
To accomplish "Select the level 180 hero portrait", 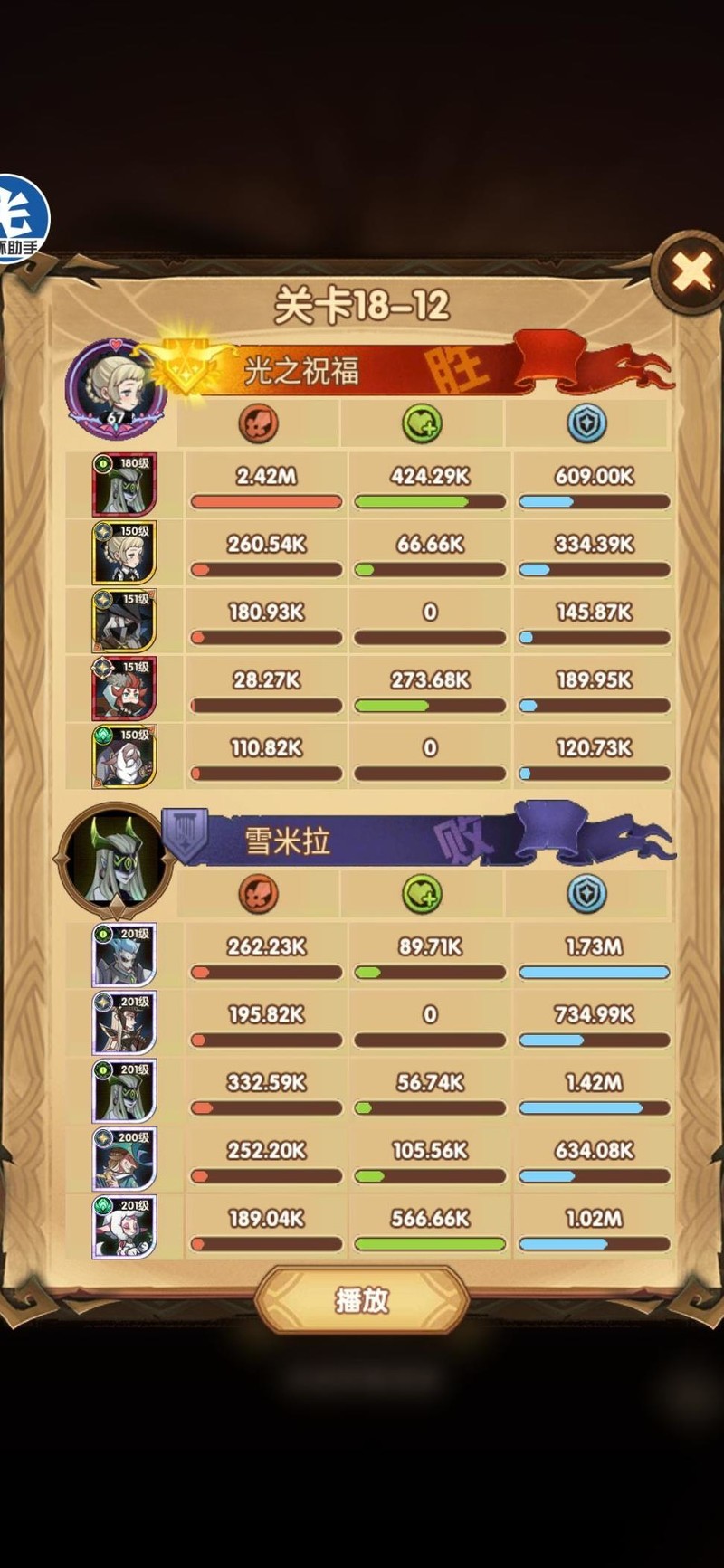I will coord(124,485).
